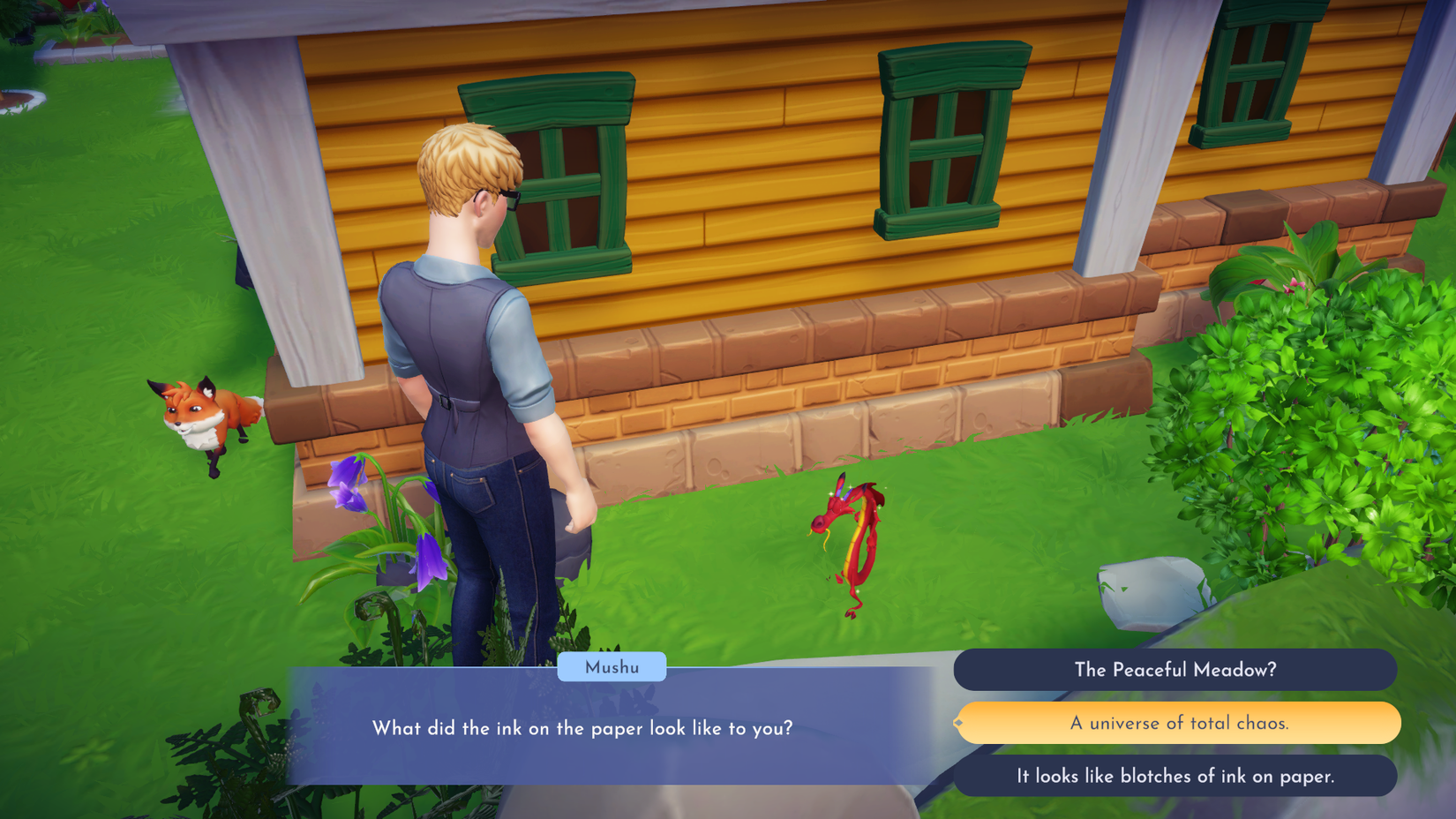Choose "The Peaceful Meadow?" reply

click(1175, 670)
